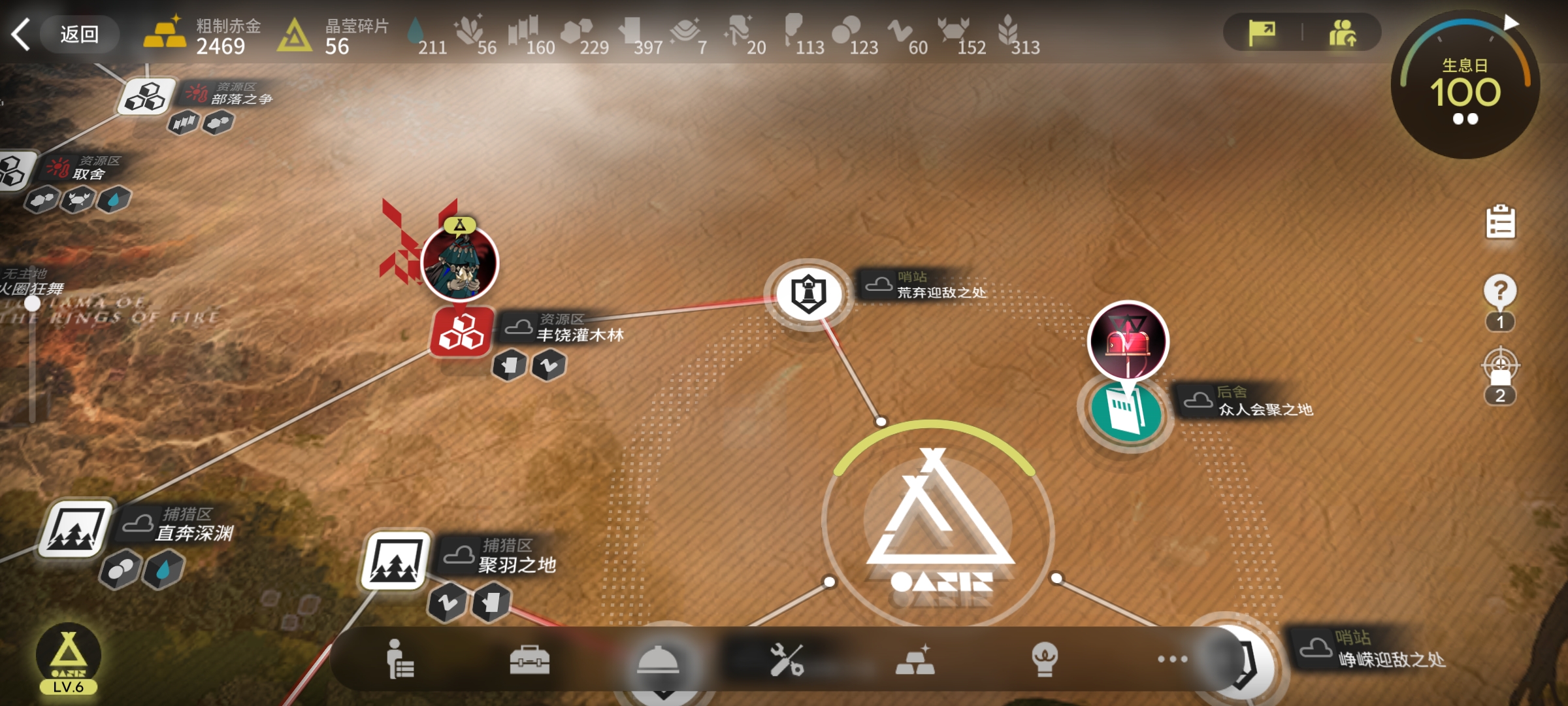This screenshot has width=1568, height=706.
Task: Open the operator roster toolbar icon
Action: coord(399,659)
